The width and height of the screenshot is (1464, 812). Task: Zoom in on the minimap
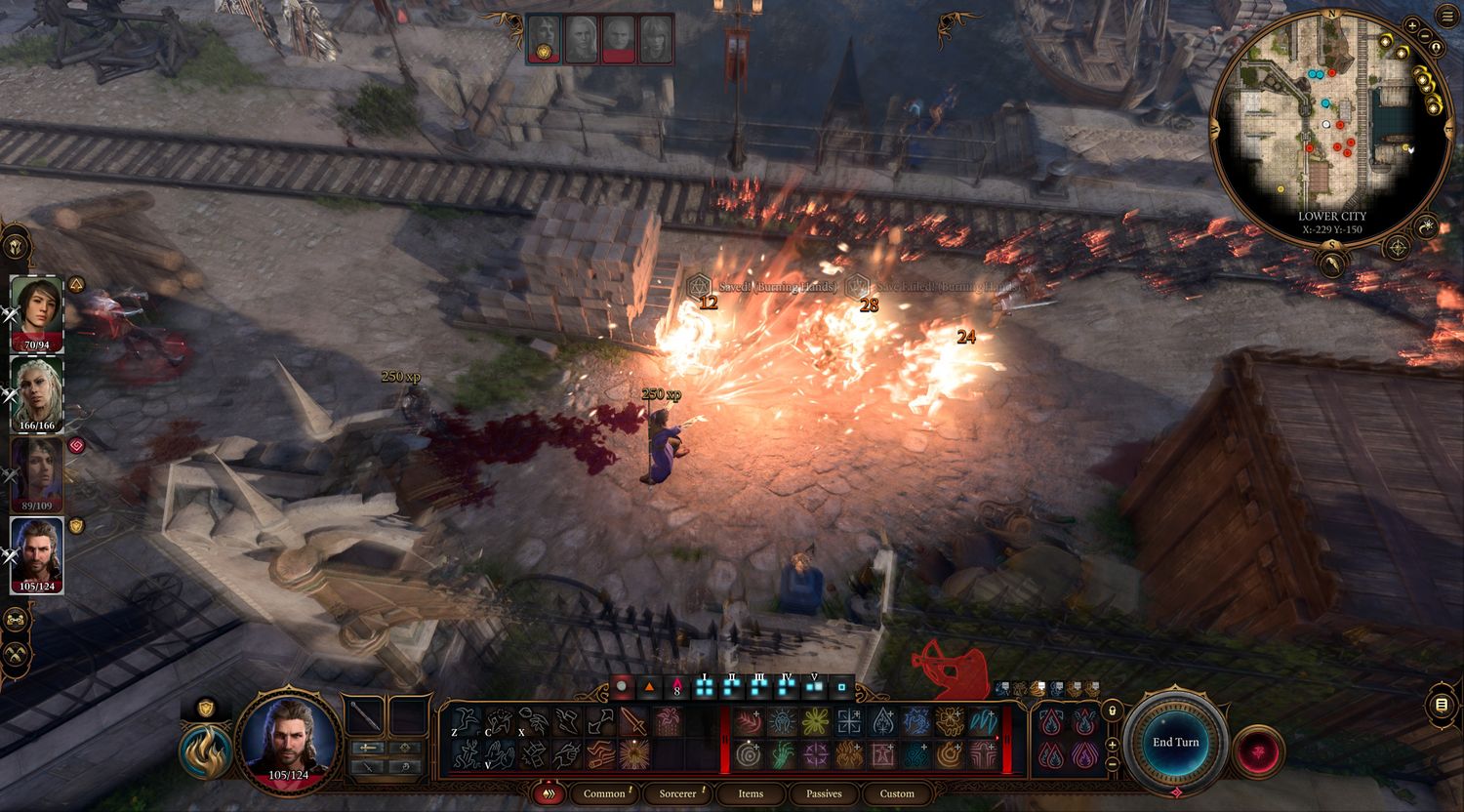coord(1413,24)
